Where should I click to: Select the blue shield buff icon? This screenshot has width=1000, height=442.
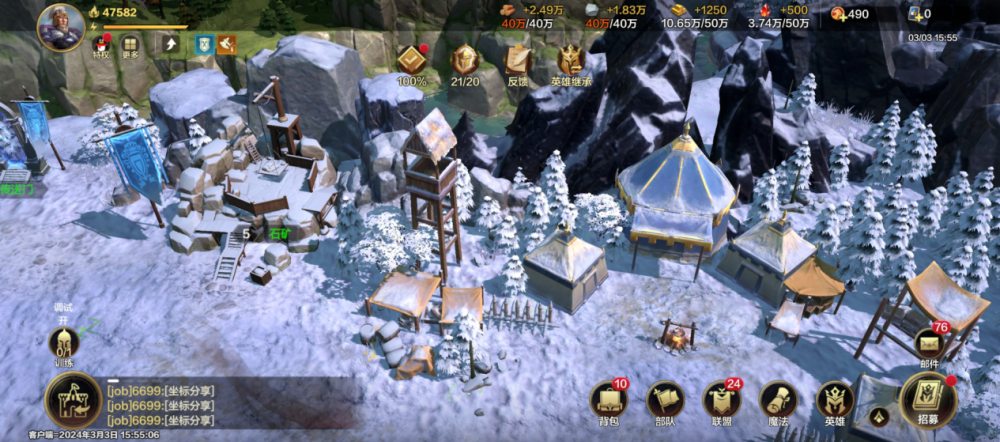point(203,44)
